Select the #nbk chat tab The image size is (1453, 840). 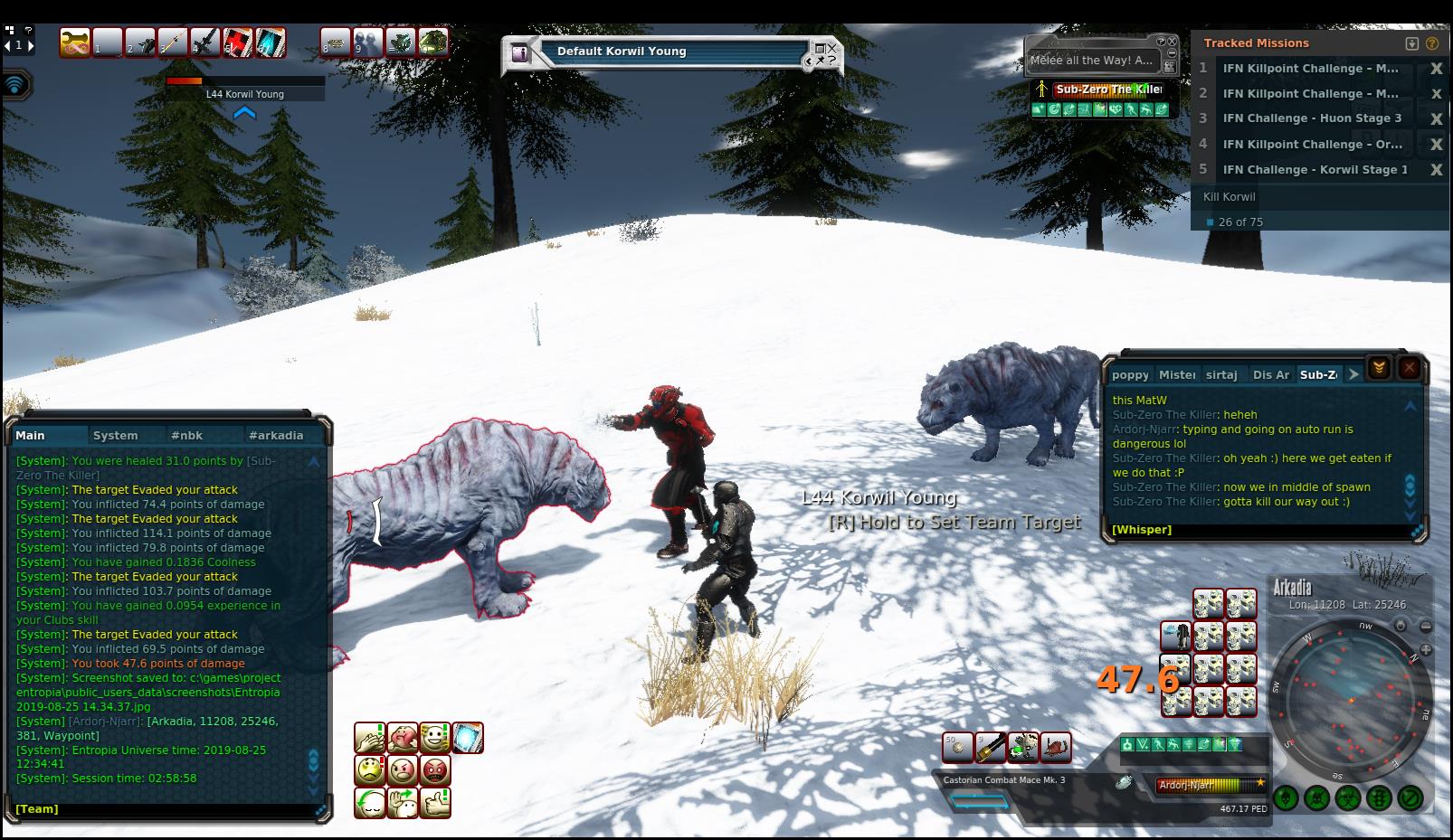[187, 435]
